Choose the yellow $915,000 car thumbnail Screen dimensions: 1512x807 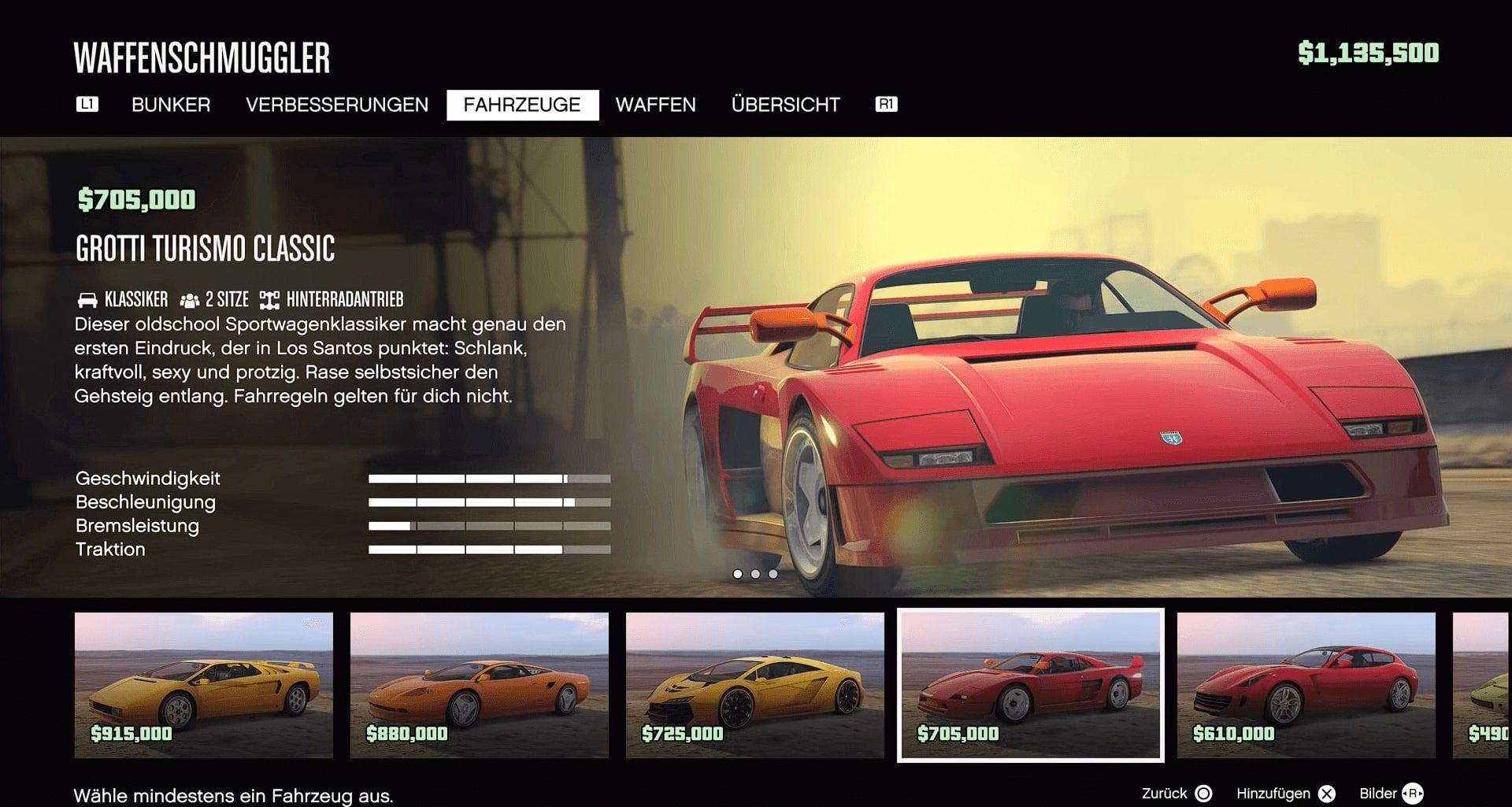204,685
